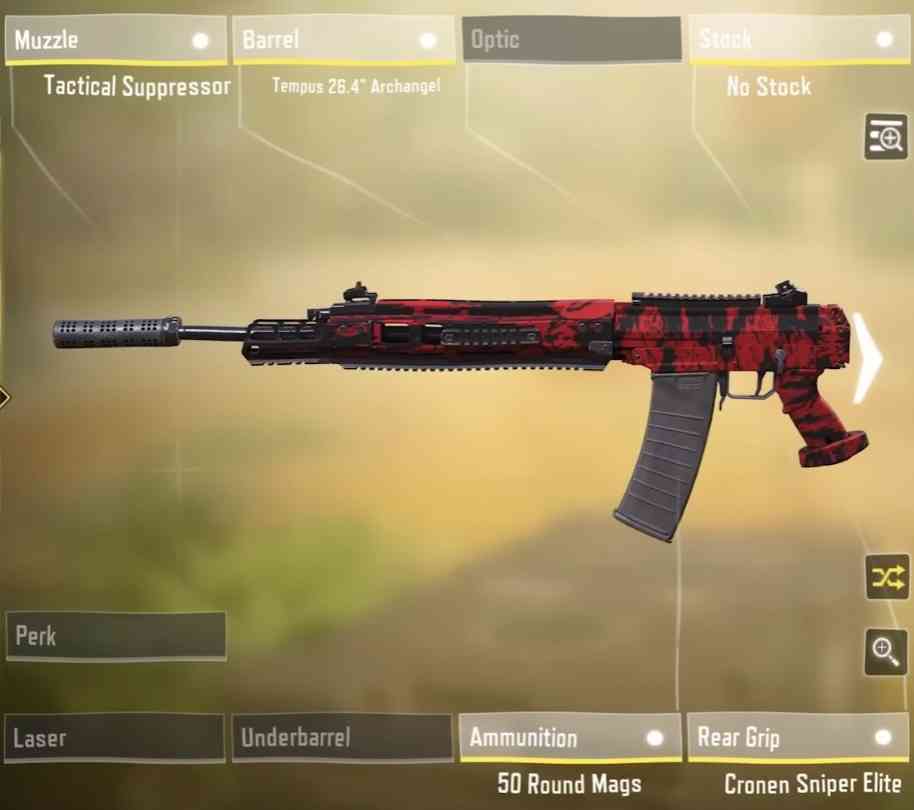
Task: Open the attachment details list icon
Action: [x=886, y=137]
